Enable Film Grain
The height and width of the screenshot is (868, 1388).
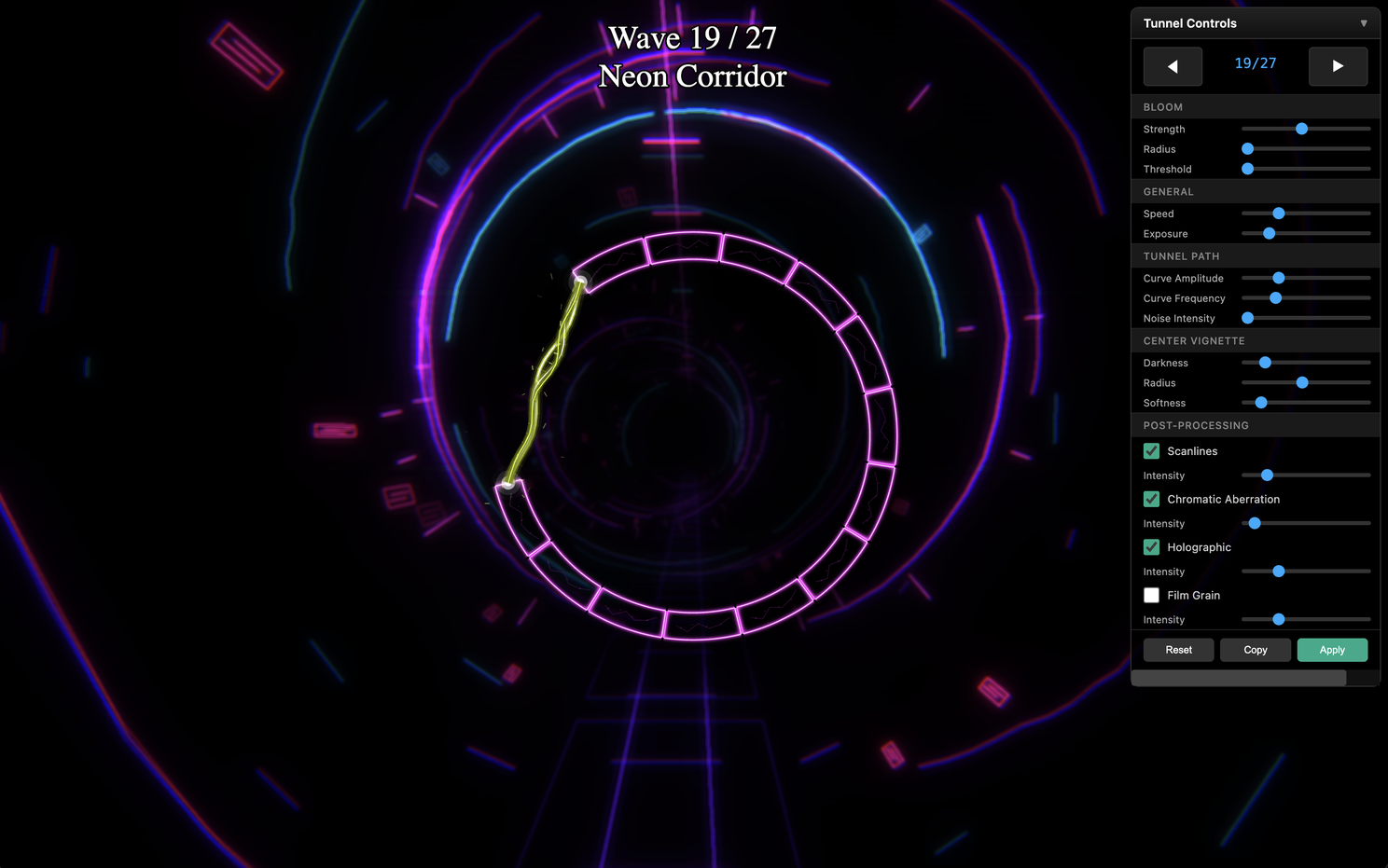tap(1151, 595)
